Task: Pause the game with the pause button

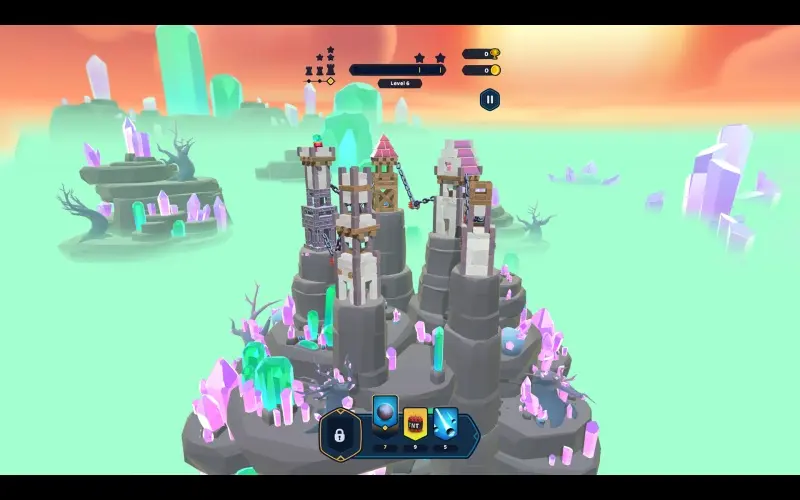Action: coord(489,99)
